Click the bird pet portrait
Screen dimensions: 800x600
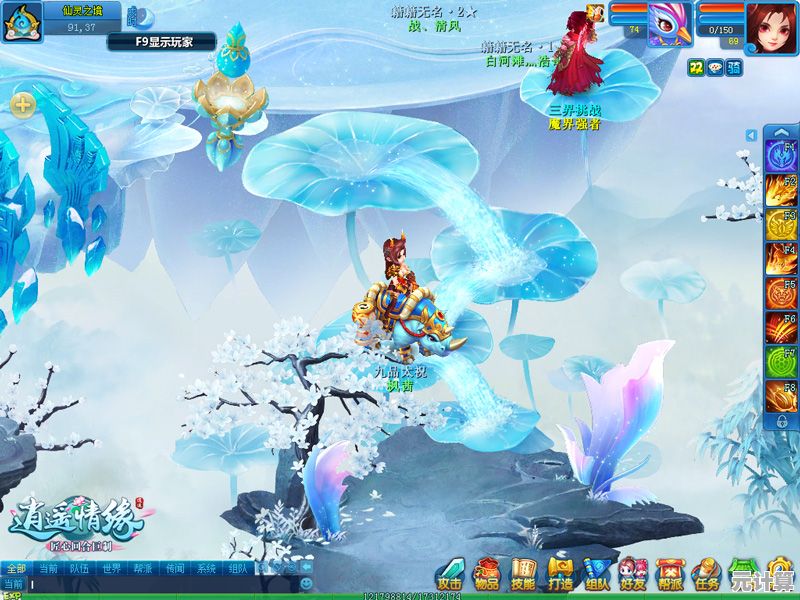(x=670, y=23)
